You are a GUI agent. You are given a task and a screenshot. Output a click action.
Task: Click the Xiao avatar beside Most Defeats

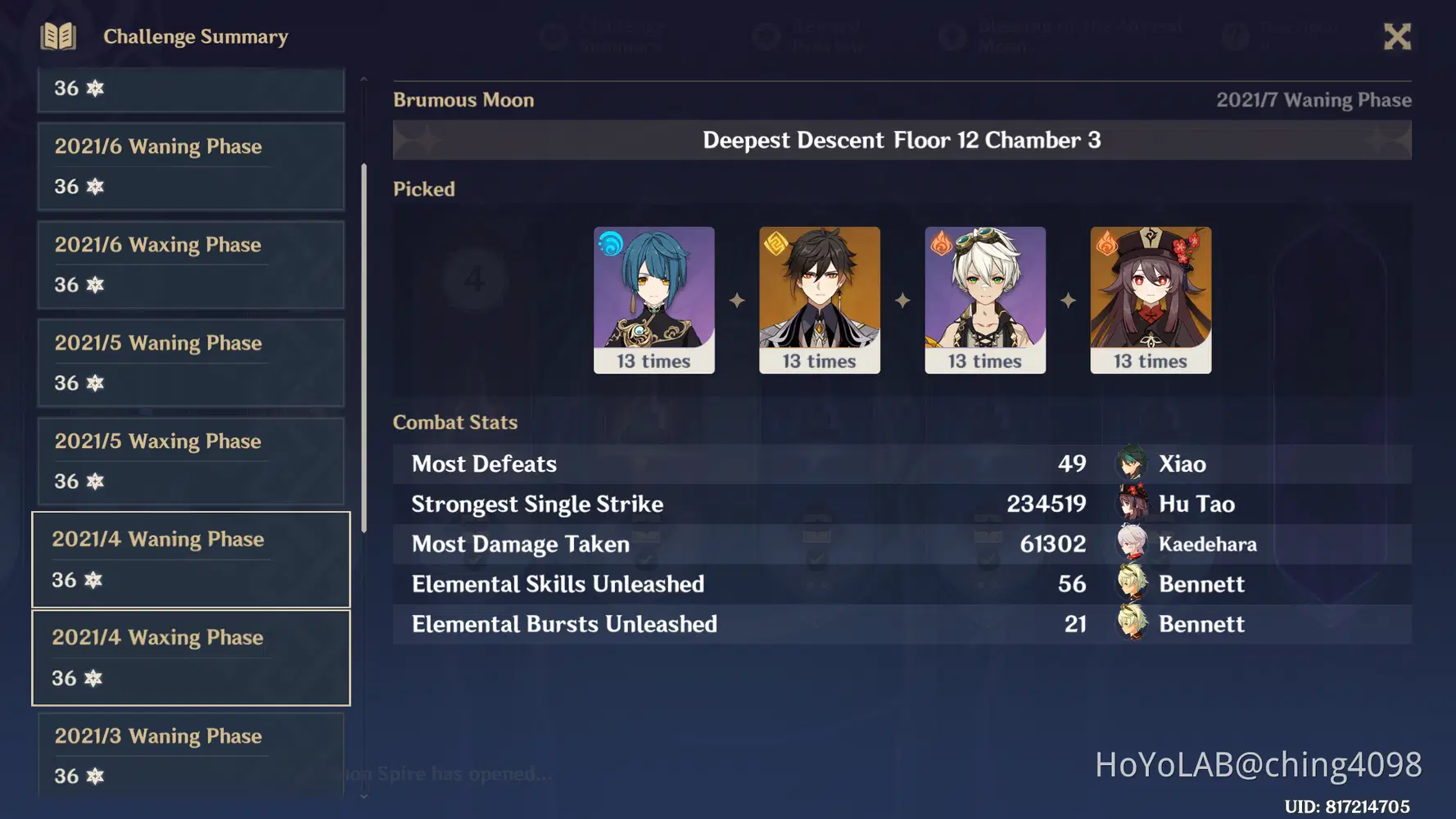[1130, 463]
